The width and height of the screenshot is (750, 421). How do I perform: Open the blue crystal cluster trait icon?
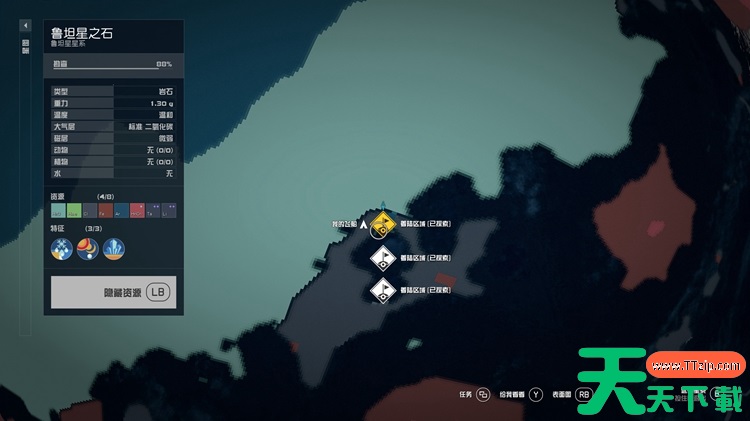coord(114,249)
